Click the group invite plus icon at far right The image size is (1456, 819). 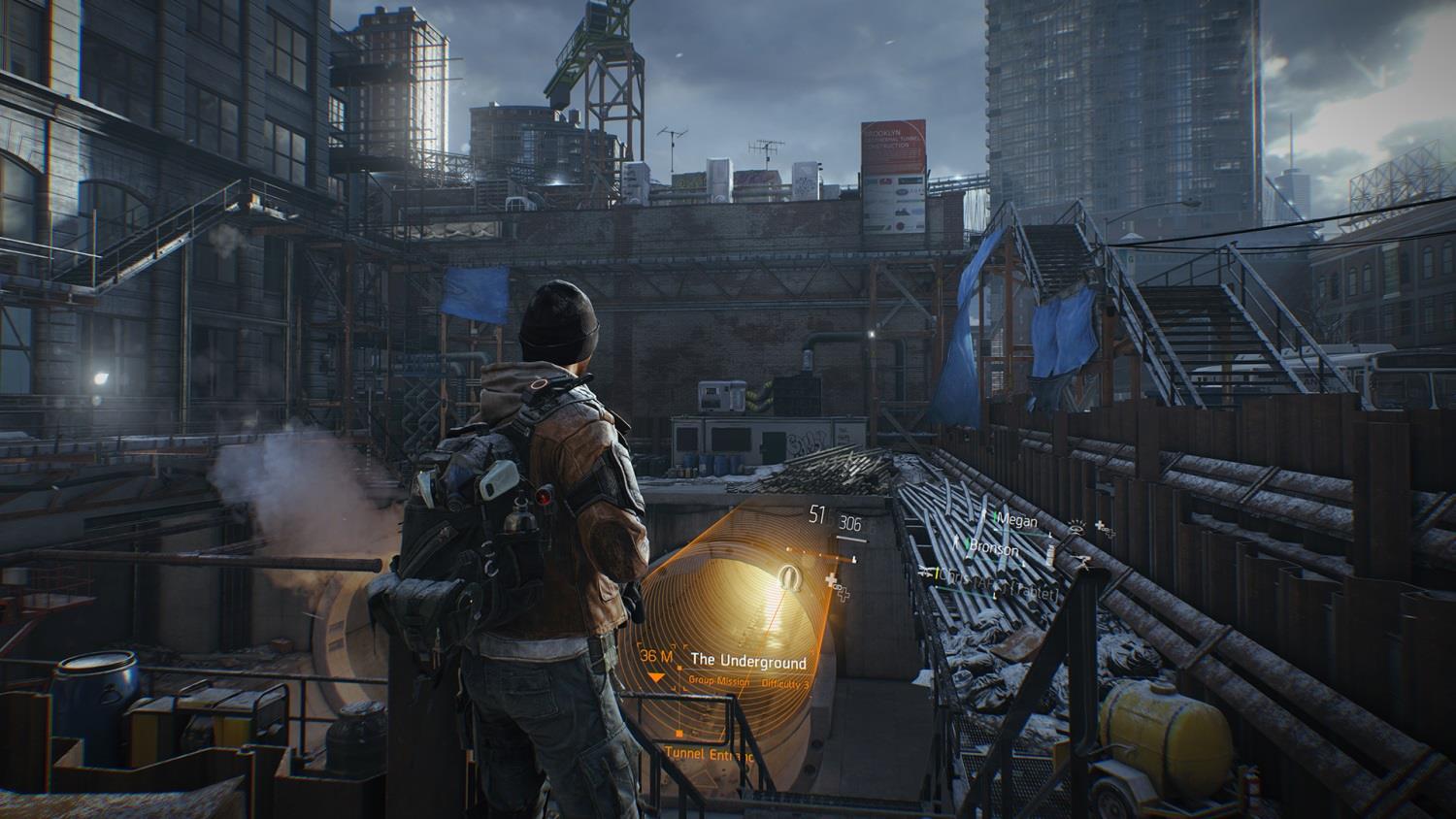coord(1101,527)
